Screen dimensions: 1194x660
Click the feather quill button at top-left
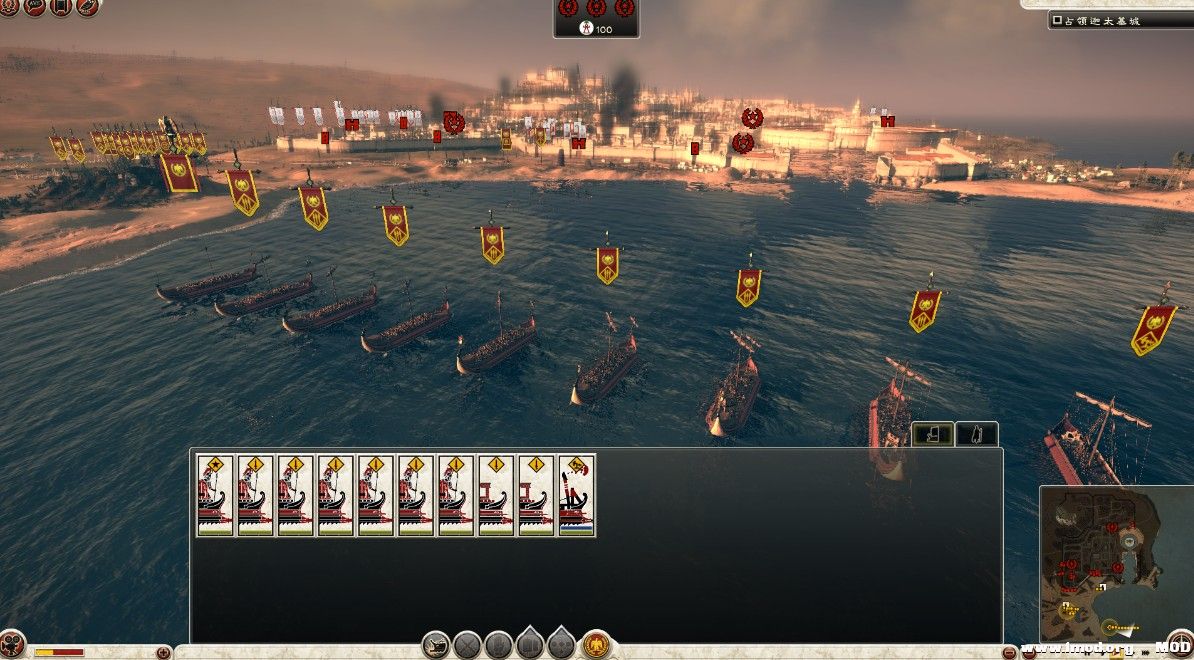[87, 7]
